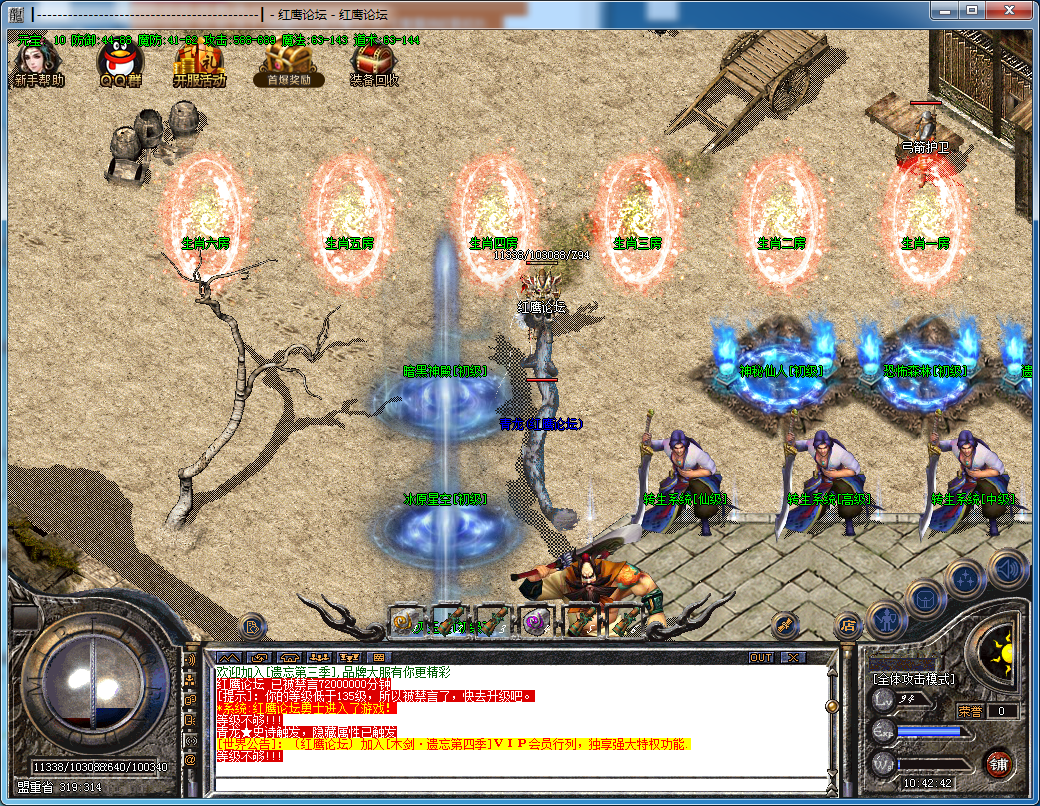Minimize the game window
The image size is (1040, 806).
[x=944, y=10]
